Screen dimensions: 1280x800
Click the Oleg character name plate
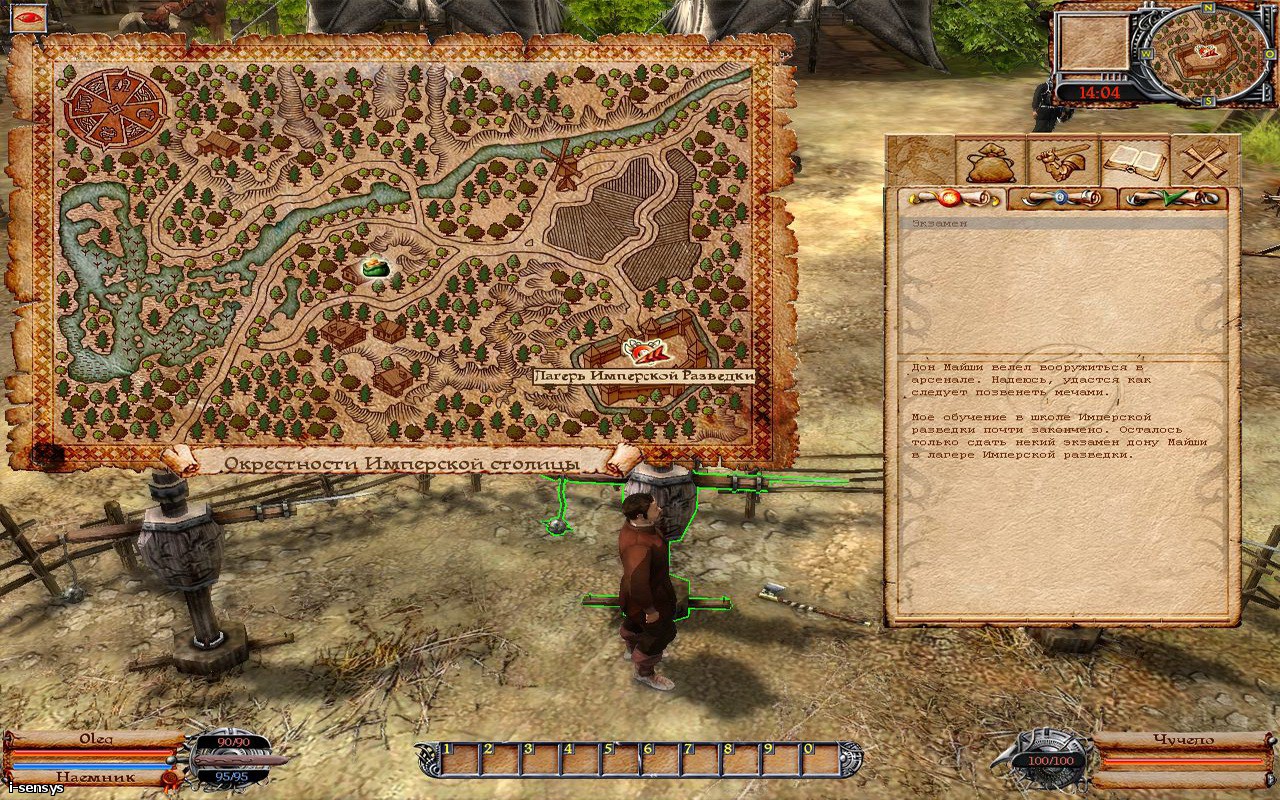pyautogui.click(x=95, y=739)
